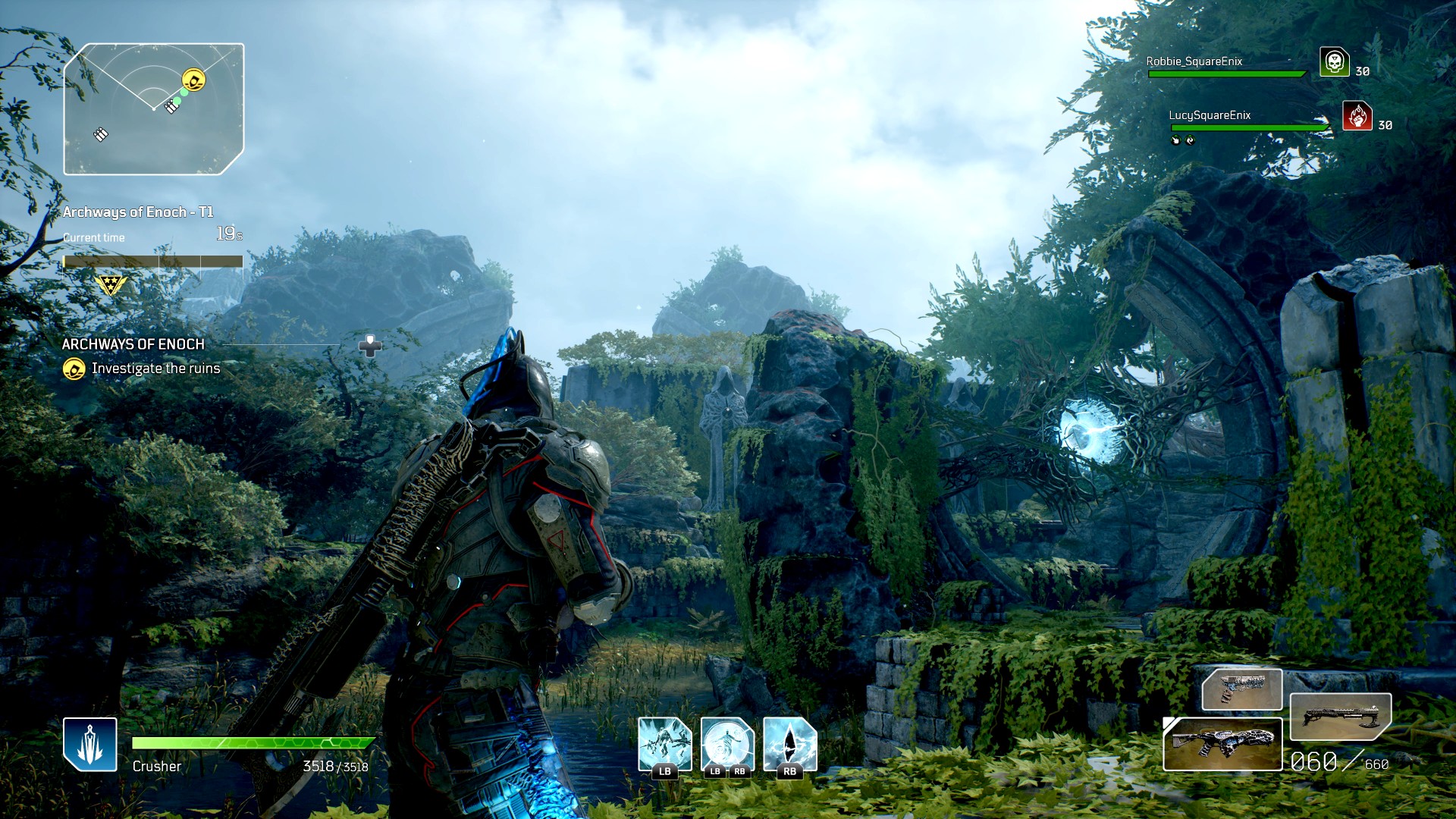
Task: Activate the third ability icon labeled RB
Action: click(x=789, y=745)
